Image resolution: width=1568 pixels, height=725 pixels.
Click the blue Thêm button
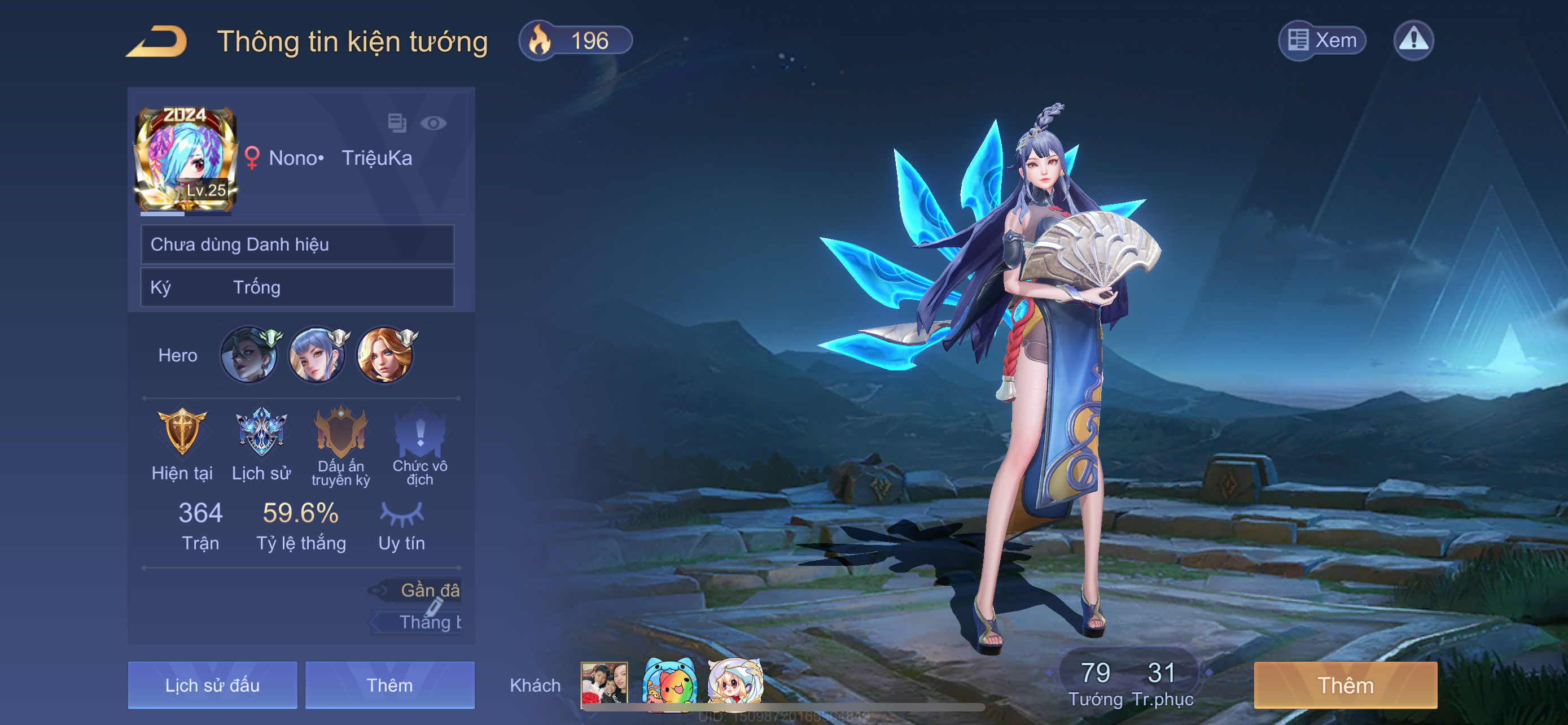(389, 685)
